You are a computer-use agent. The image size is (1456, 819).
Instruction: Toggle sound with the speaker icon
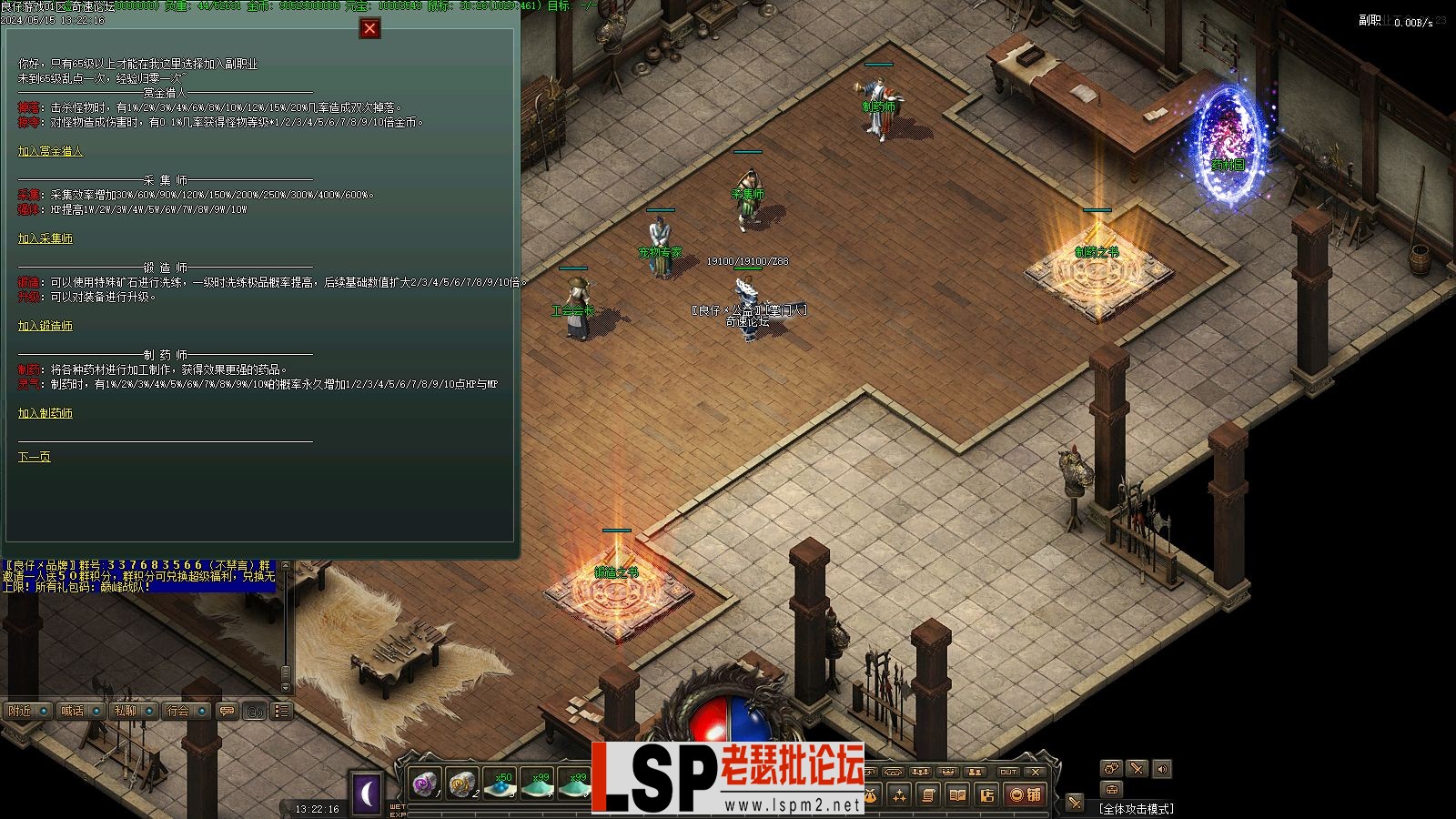1162,769
